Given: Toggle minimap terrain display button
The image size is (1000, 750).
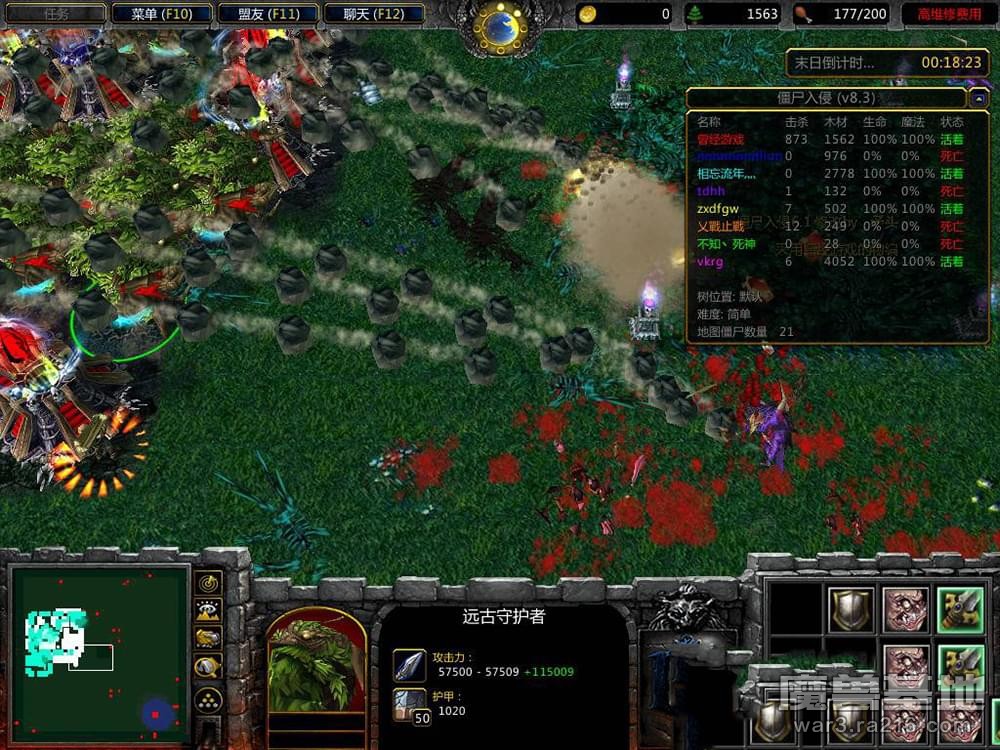Looking at the screenshot, I should click(x=209, y=610).
